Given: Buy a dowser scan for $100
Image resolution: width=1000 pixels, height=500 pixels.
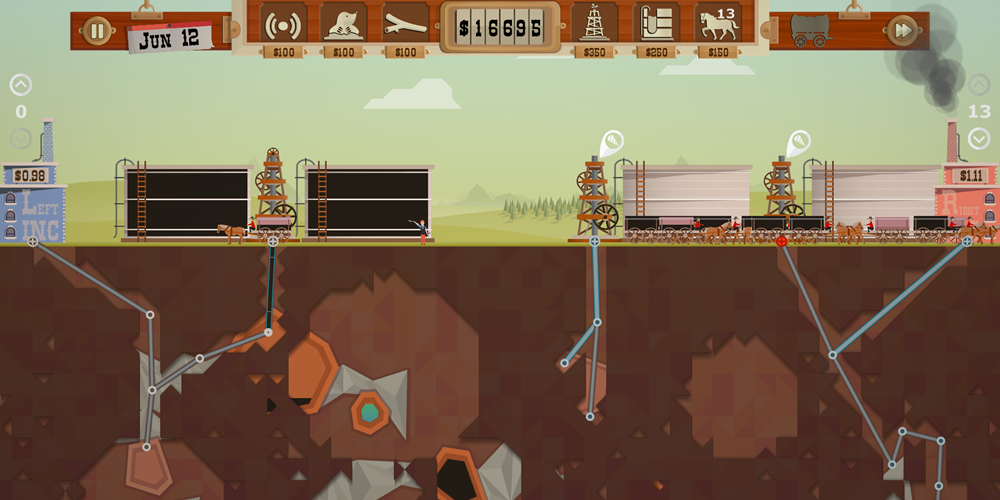Looking at the screenshot, I should (x=283, y=24).
